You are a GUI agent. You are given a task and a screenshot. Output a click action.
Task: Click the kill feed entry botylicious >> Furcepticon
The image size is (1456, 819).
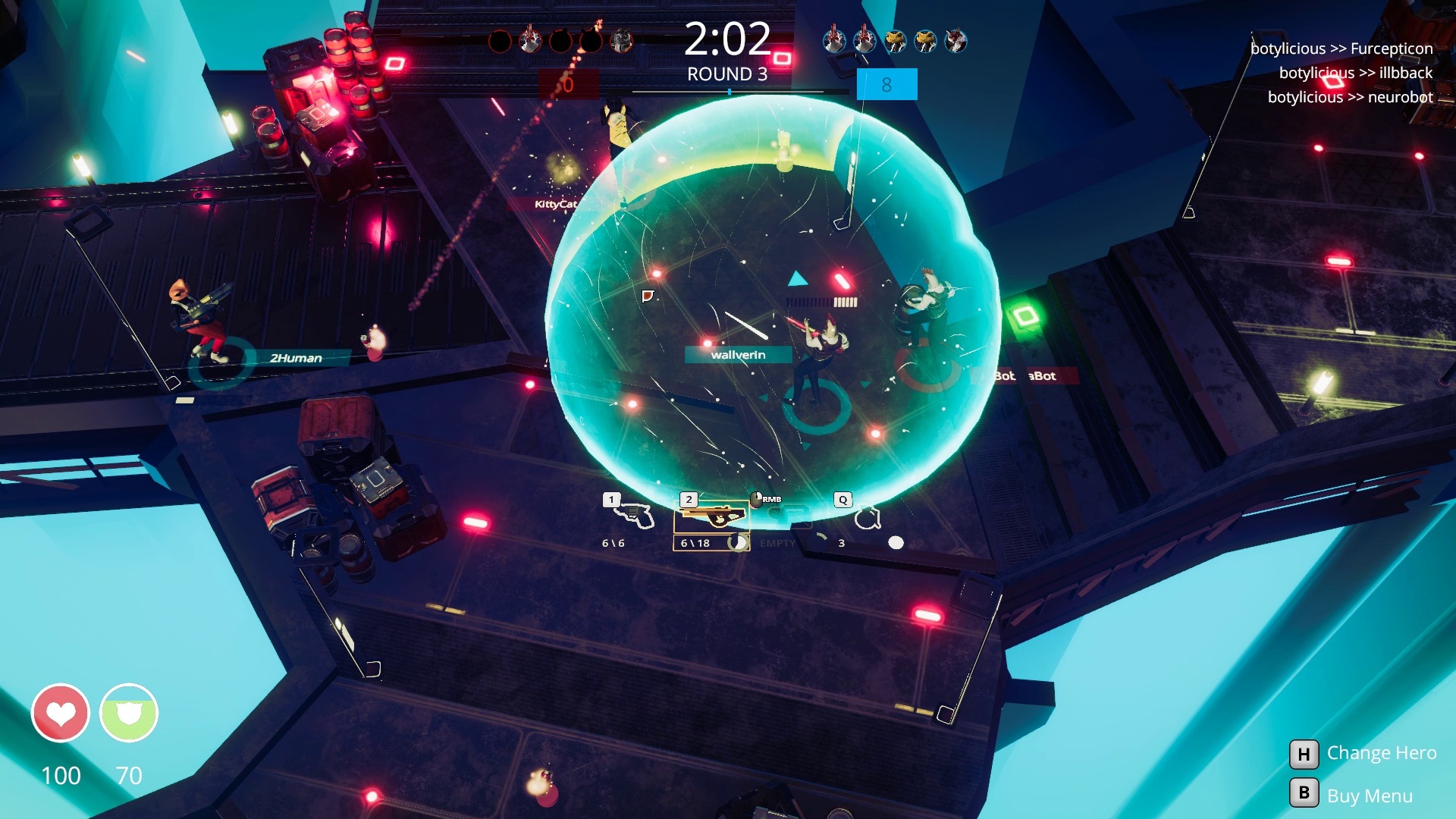(1341, 48)
